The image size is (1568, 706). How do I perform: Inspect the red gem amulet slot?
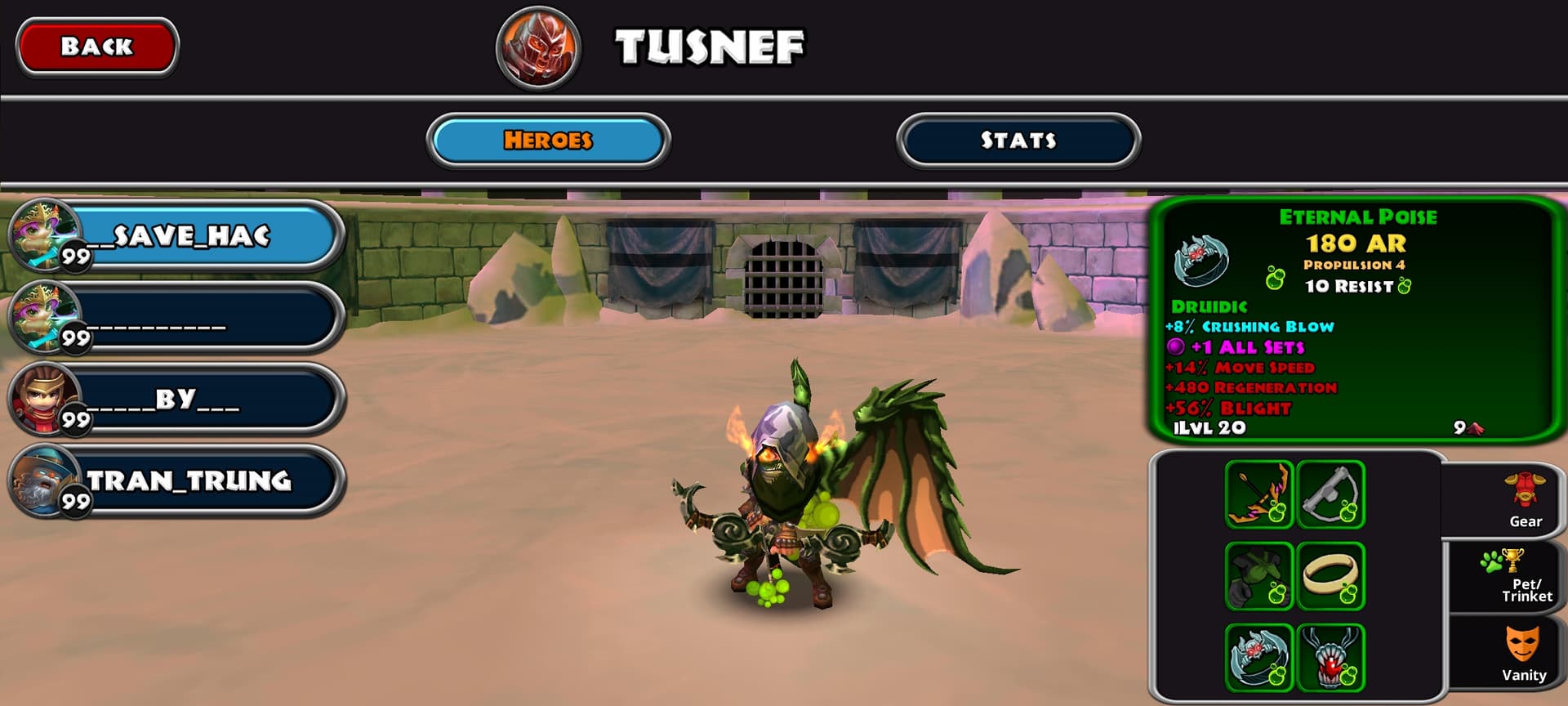[x=1330, y=658]
